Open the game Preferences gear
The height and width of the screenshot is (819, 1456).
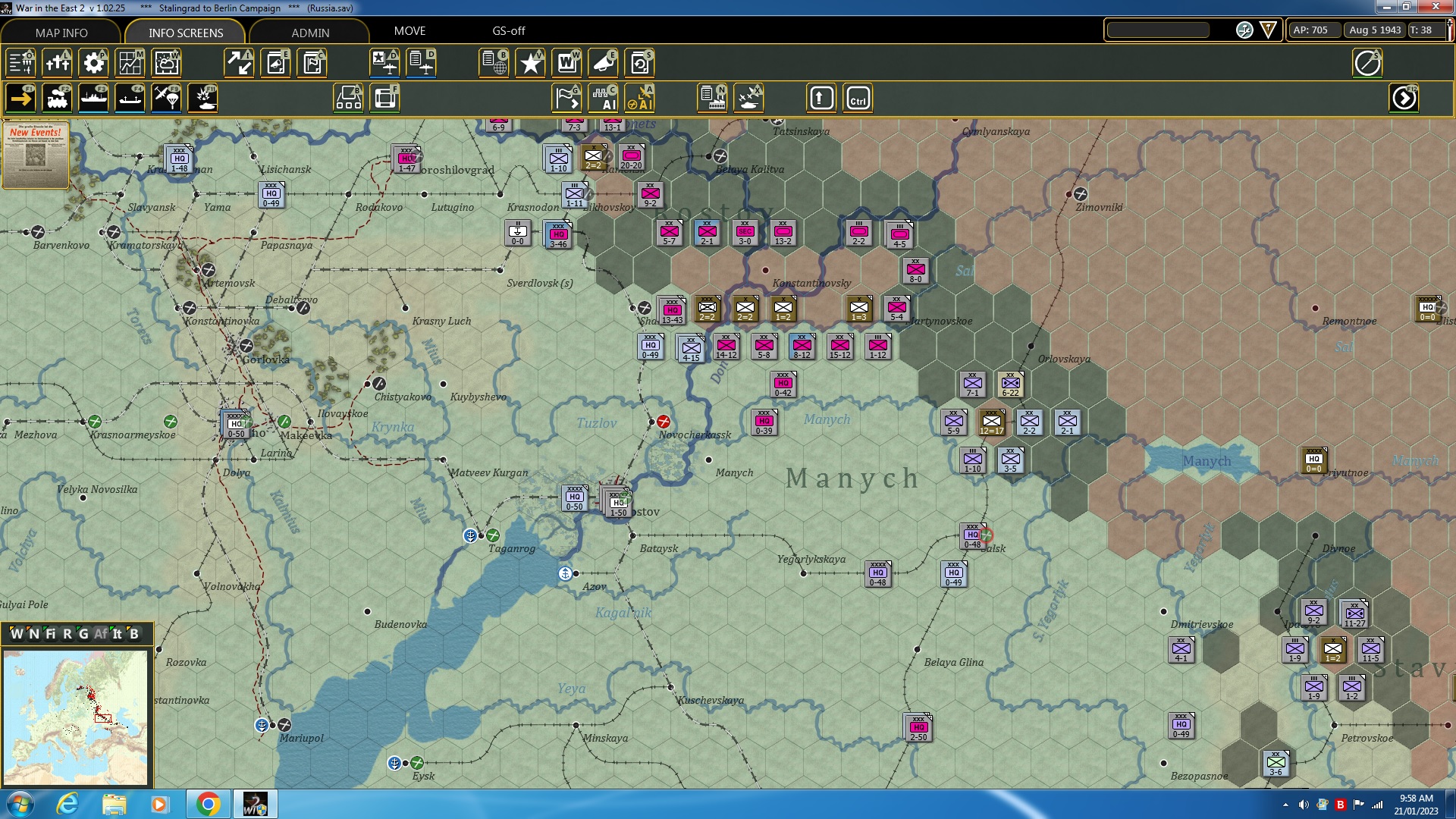(93, 63)
